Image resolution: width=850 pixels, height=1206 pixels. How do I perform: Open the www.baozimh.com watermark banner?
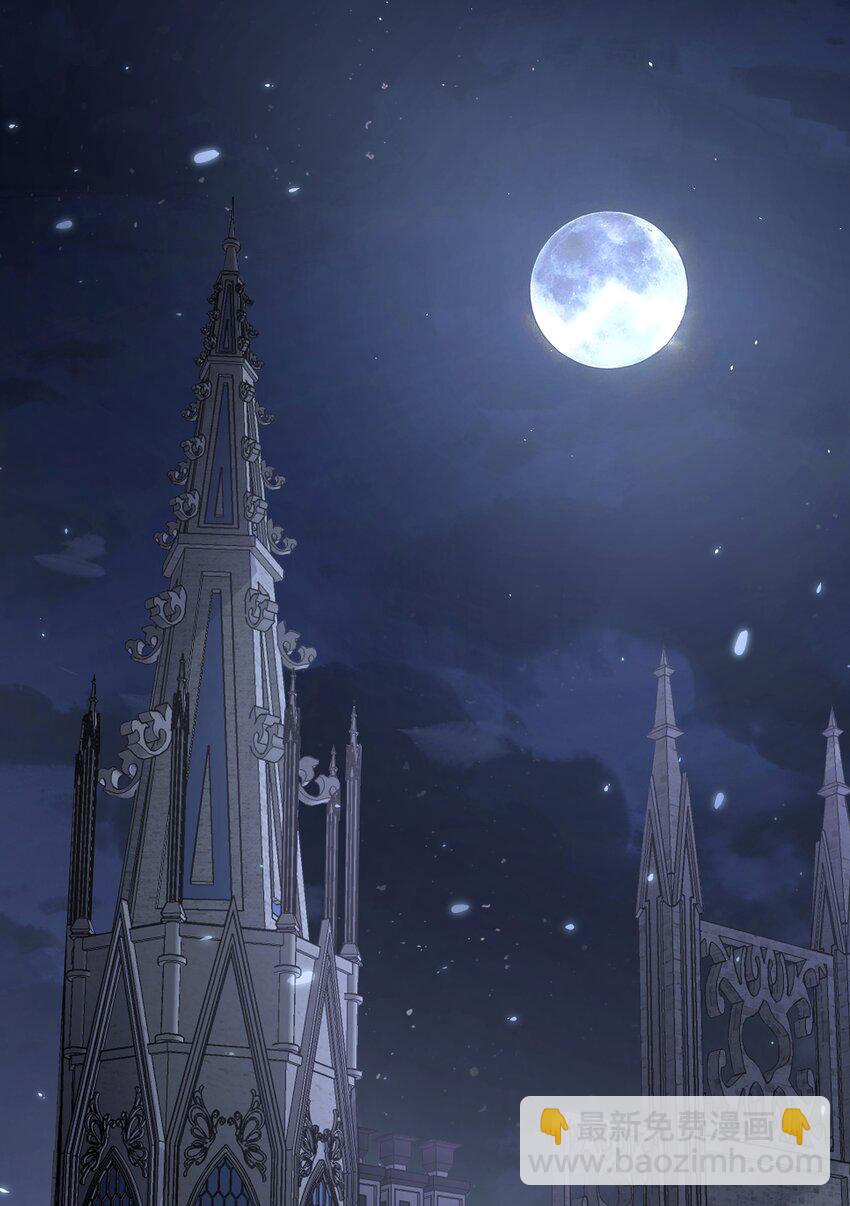674,1141
